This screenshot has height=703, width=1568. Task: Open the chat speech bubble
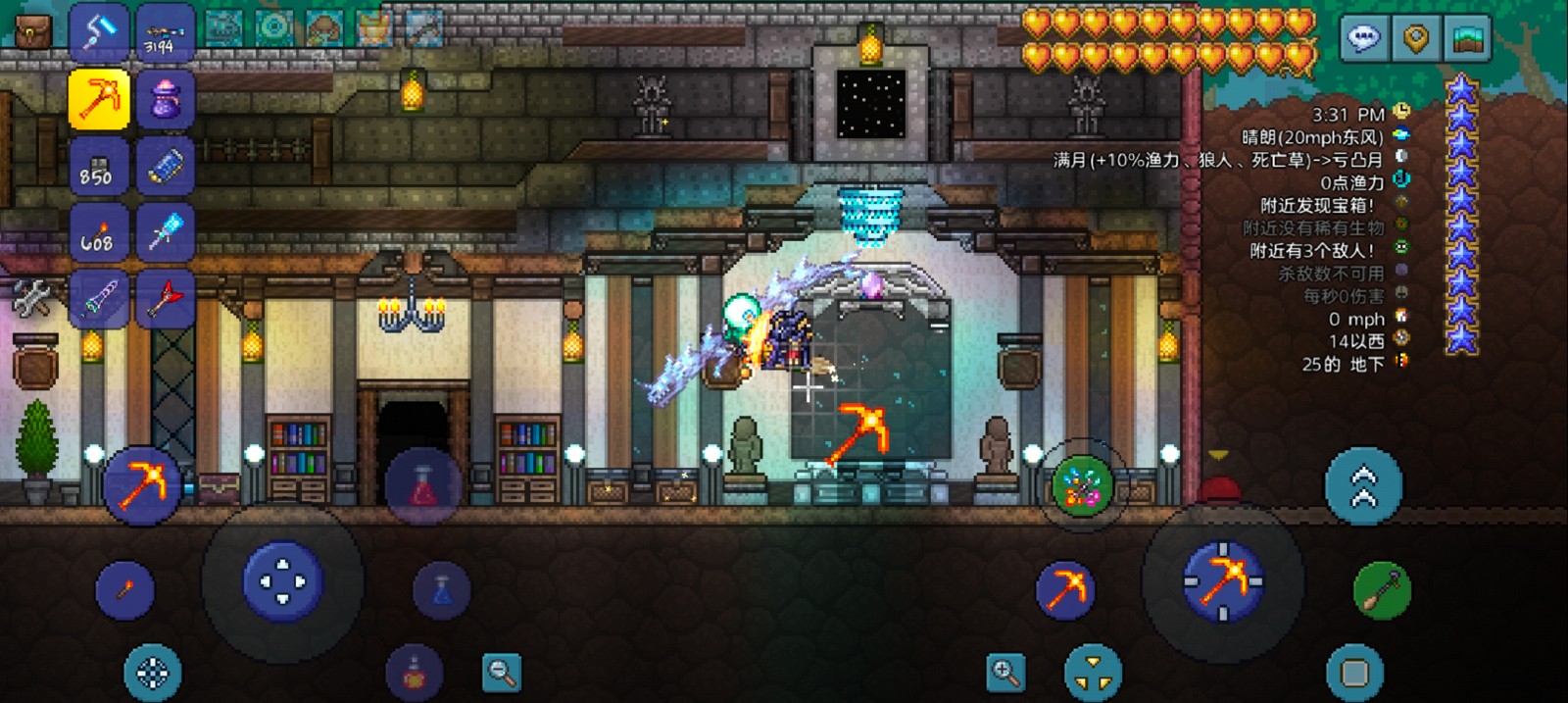1363,39
